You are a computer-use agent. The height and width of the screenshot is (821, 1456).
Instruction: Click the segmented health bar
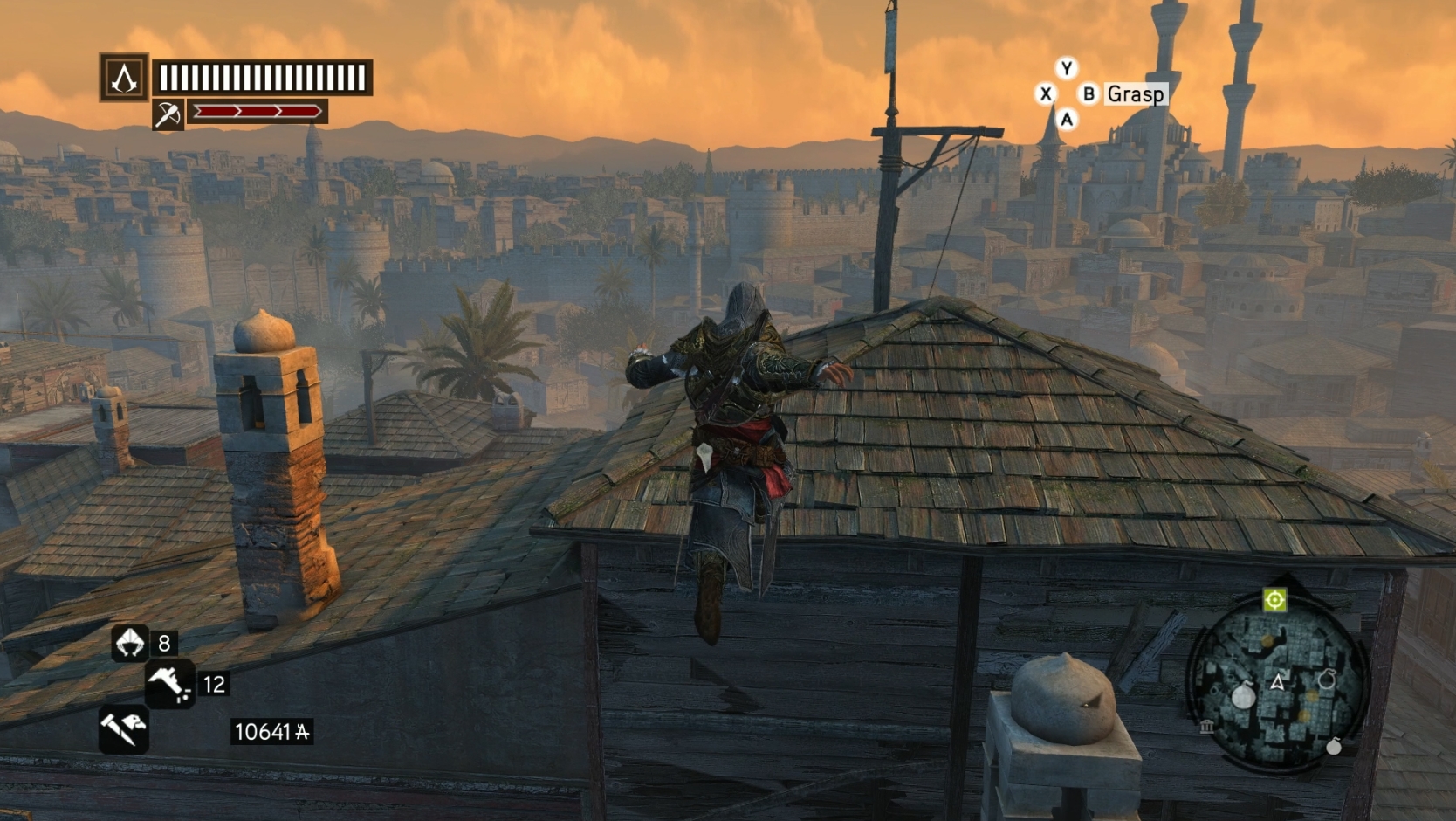(x=262, y=77)
